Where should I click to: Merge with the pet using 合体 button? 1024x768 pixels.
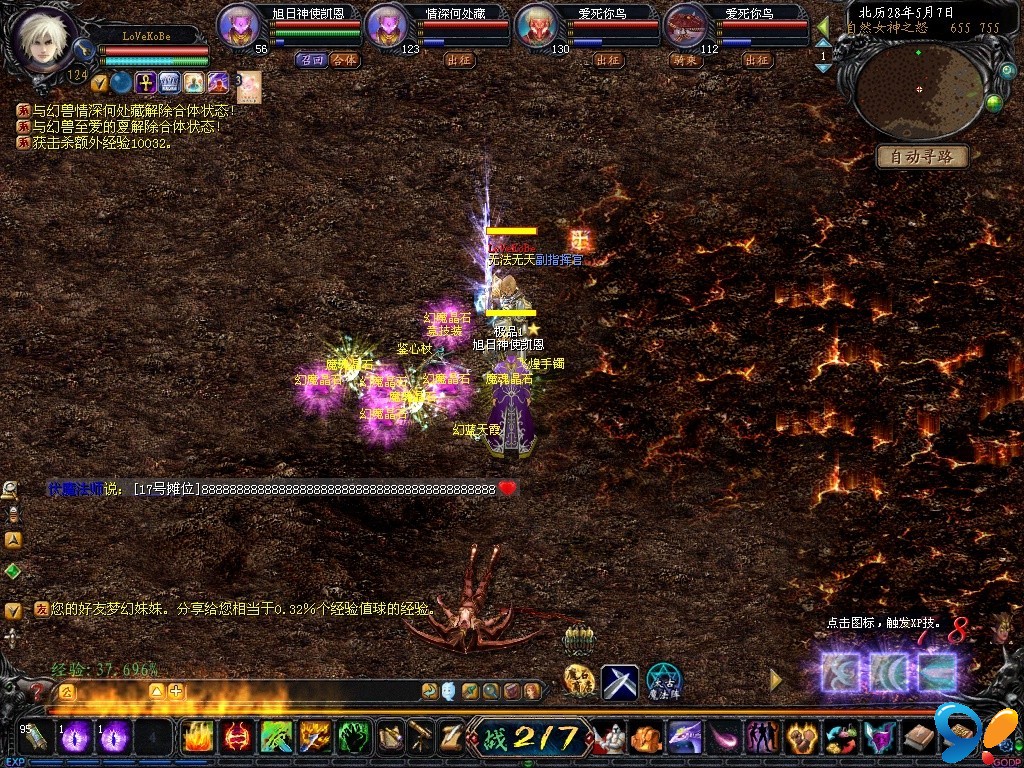(344, 60)
